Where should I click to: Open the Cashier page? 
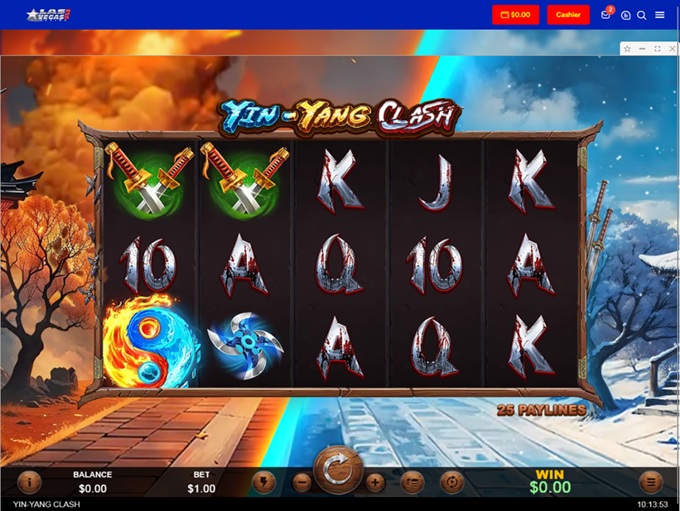click(568, 15)
